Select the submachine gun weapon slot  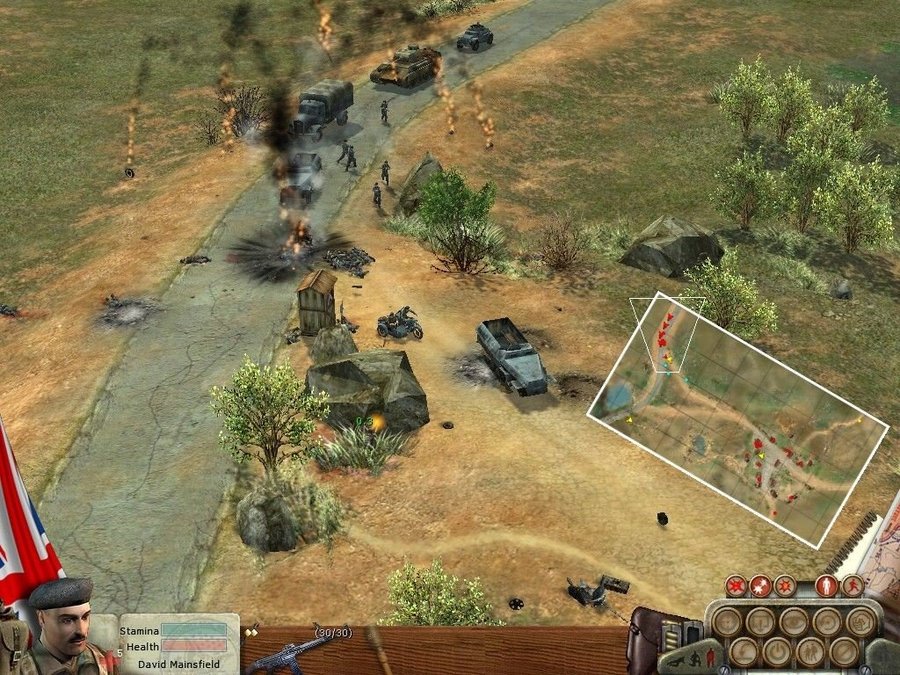(x=287, y=650)
